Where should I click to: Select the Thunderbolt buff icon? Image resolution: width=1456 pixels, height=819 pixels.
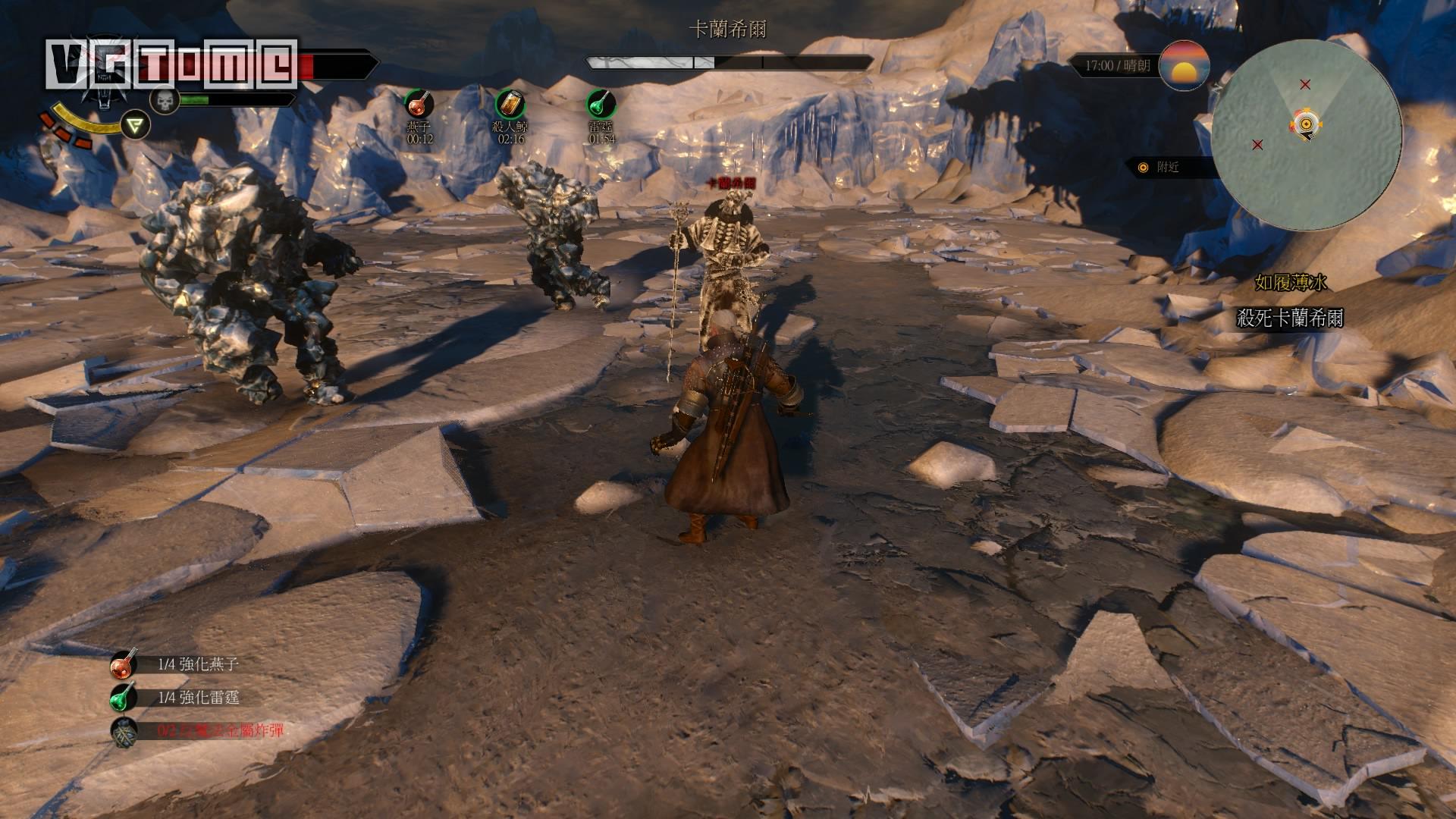601,104
